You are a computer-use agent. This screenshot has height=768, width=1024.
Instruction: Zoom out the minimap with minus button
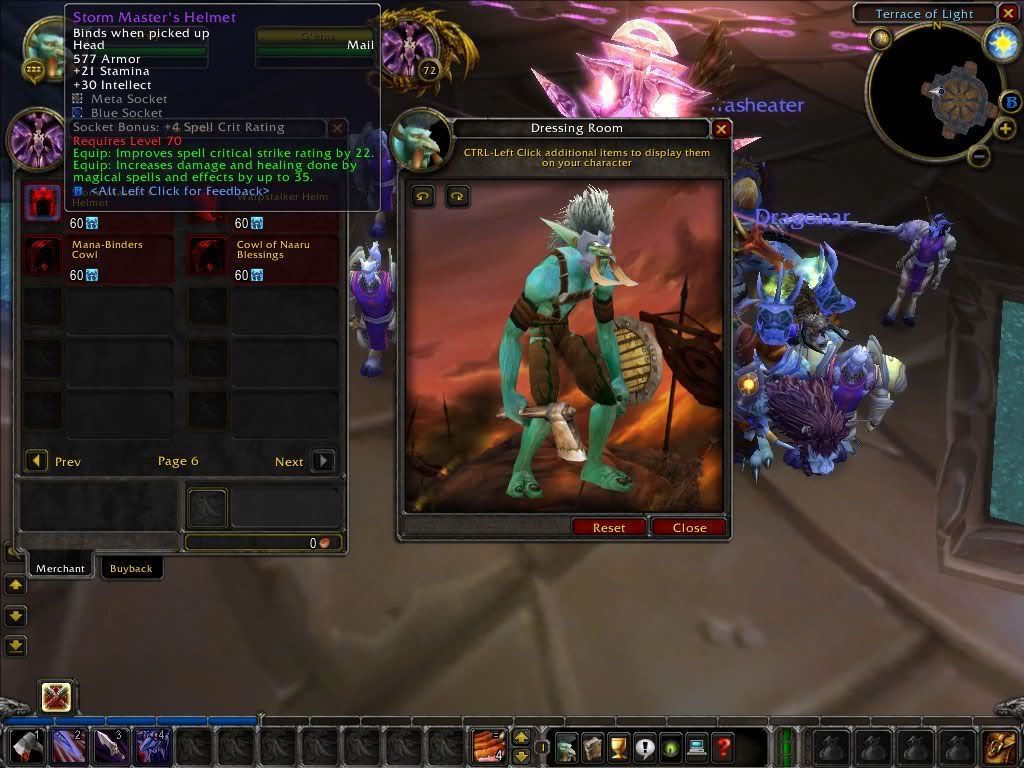coord(979,155)
